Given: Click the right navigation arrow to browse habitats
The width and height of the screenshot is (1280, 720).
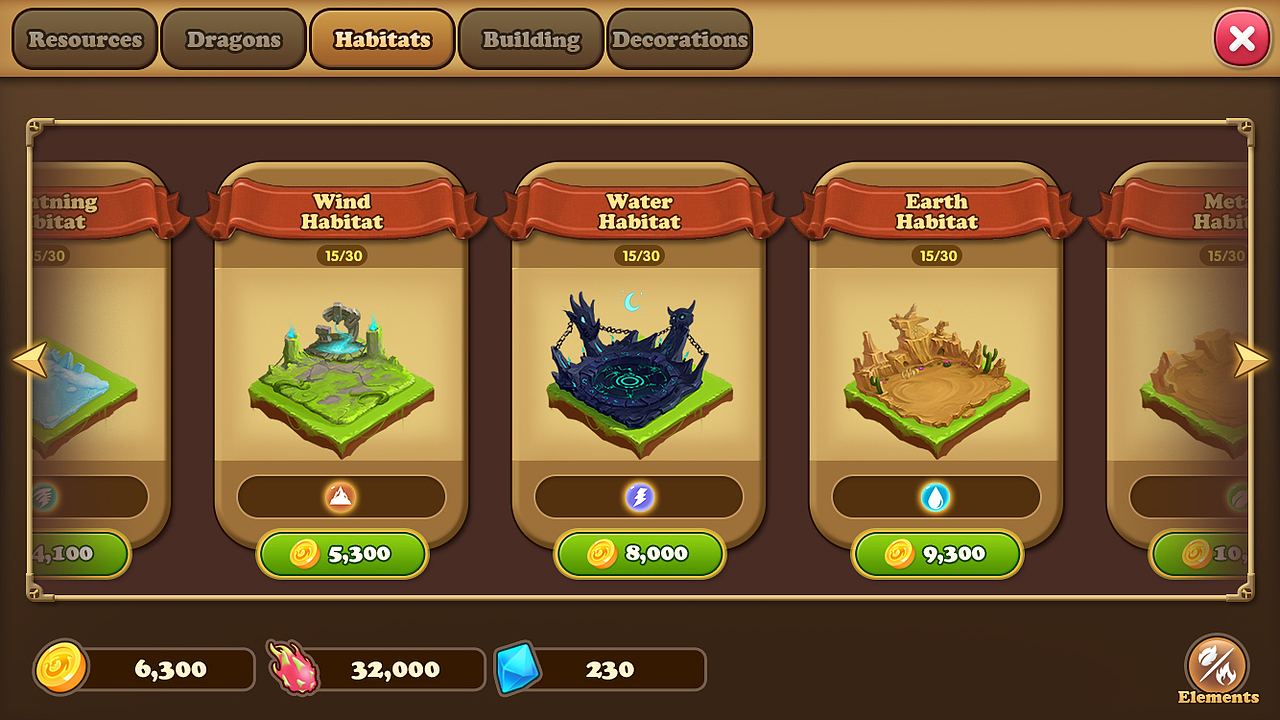Looking at the screenshot, I should 1250,358.
